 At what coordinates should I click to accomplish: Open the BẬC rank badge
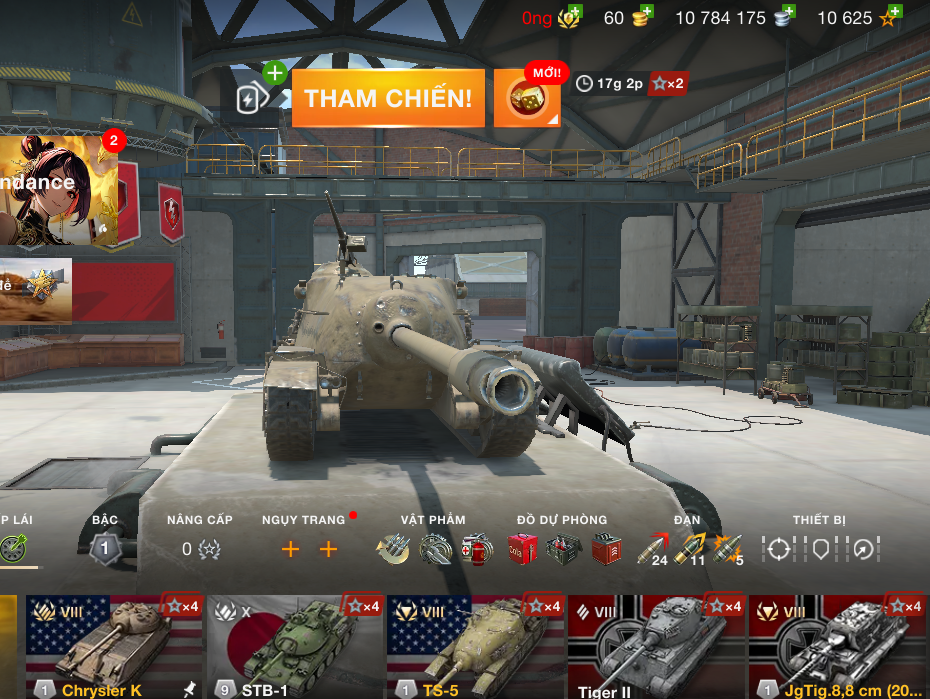[105, 548]
